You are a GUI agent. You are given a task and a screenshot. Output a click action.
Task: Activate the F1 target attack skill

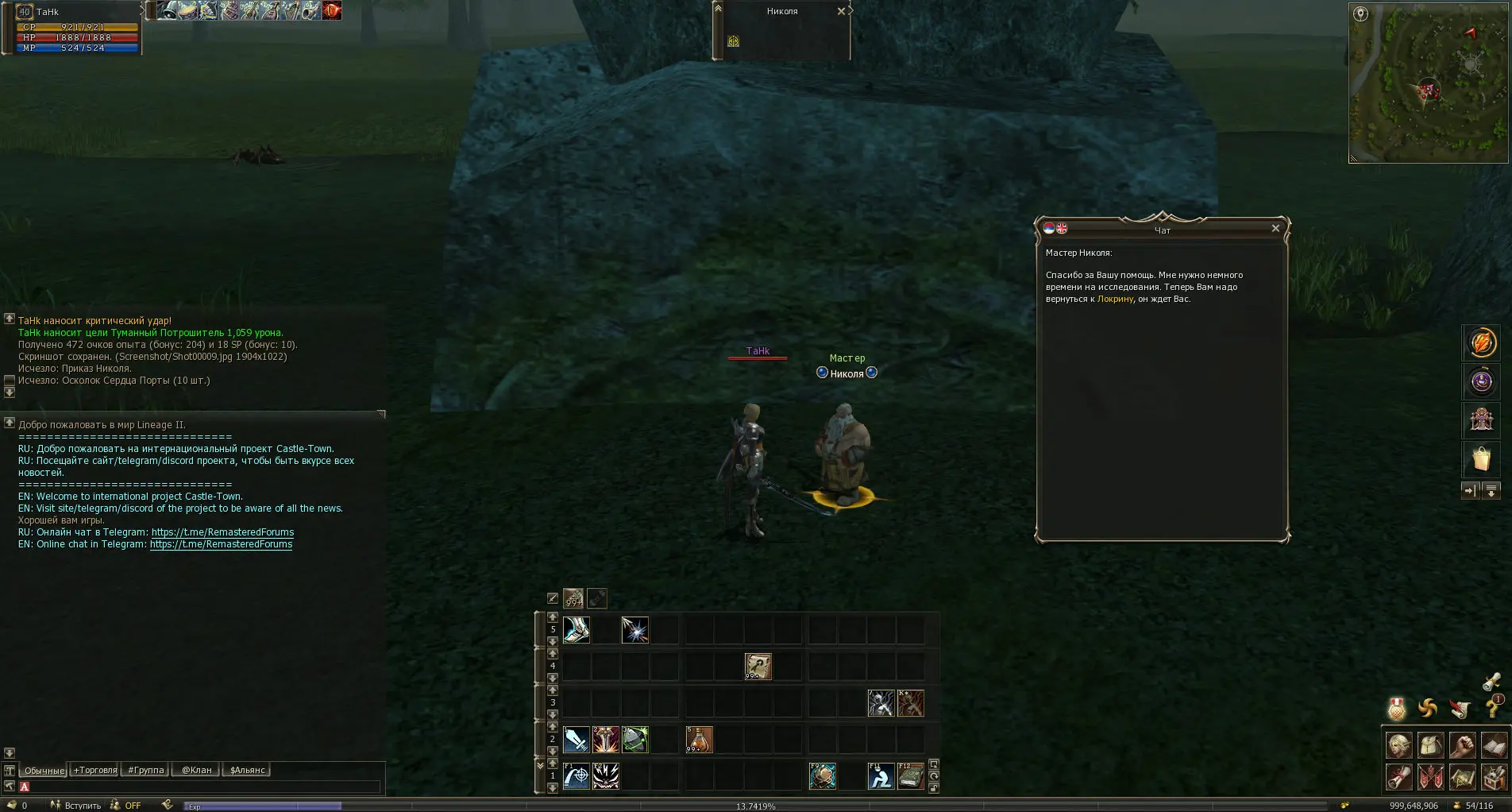coord(576,775)
